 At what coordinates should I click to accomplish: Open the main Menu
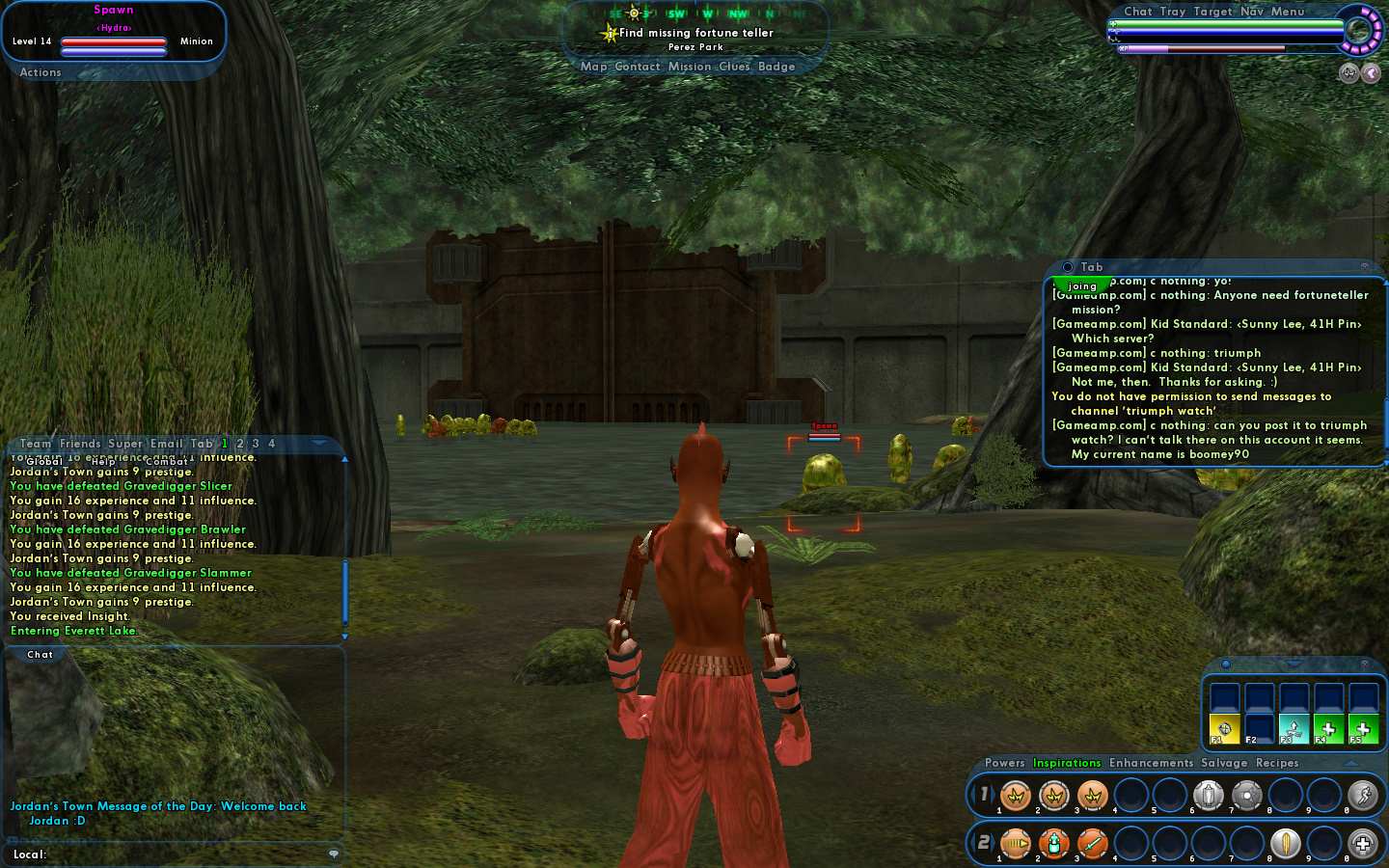click(x=1288, y=12)
